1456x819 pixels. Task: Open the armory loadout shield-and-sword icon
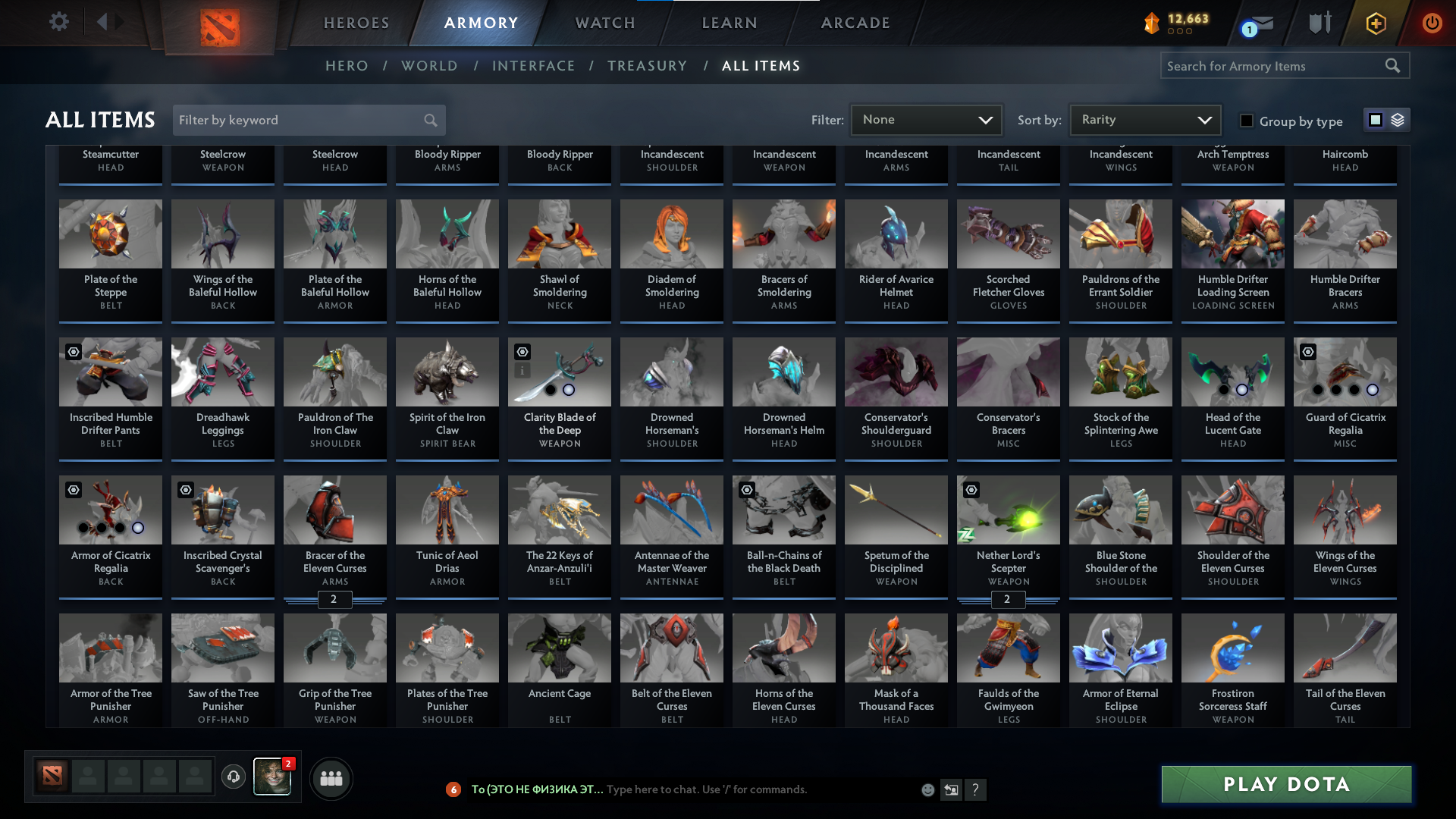tap(1319, 22)
